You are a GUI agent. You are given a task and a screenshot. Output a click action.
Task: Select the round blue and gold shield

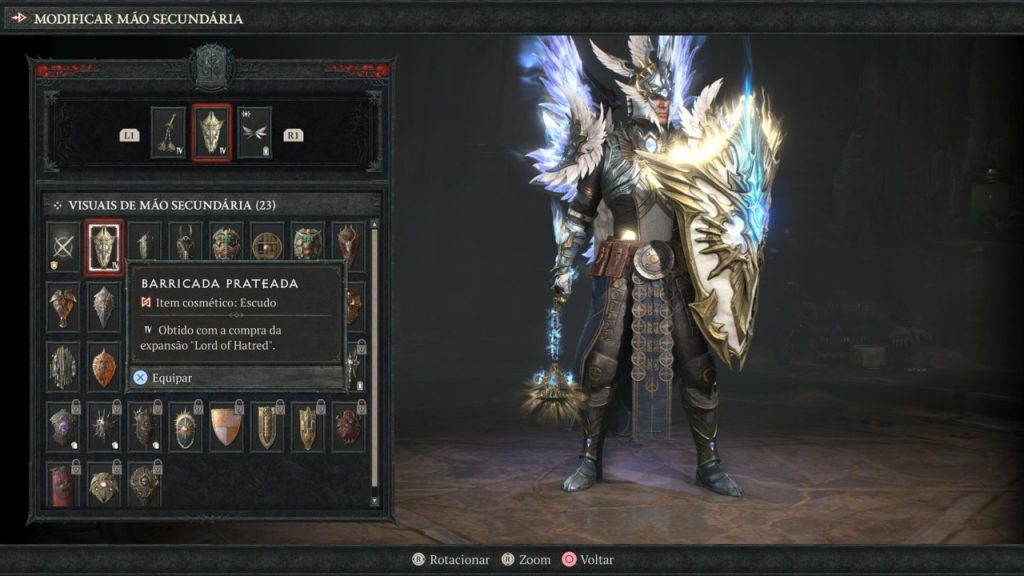(x=185, y=425)
